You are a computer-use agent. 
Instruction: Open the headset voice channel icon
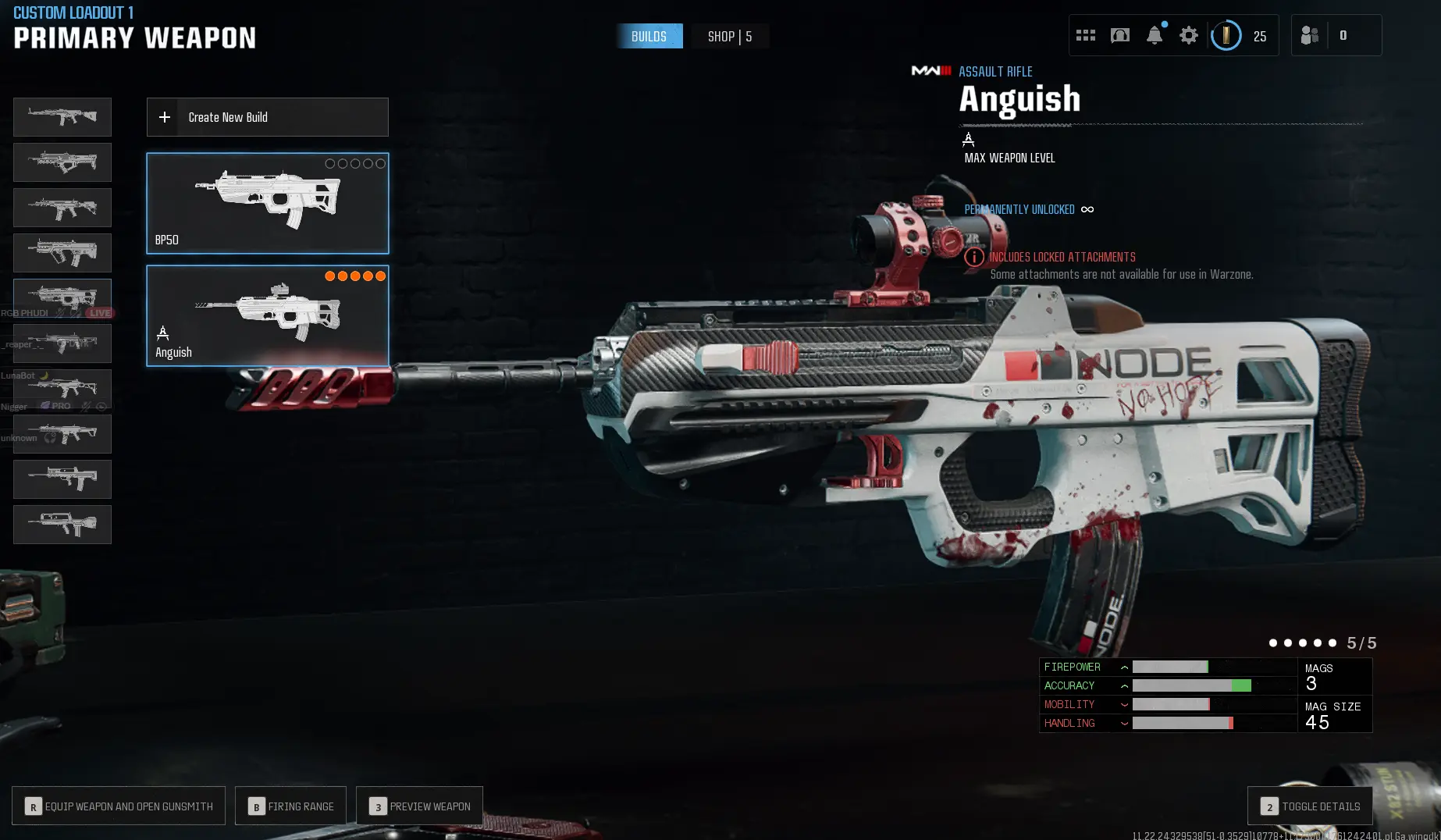coord(1119,35)
